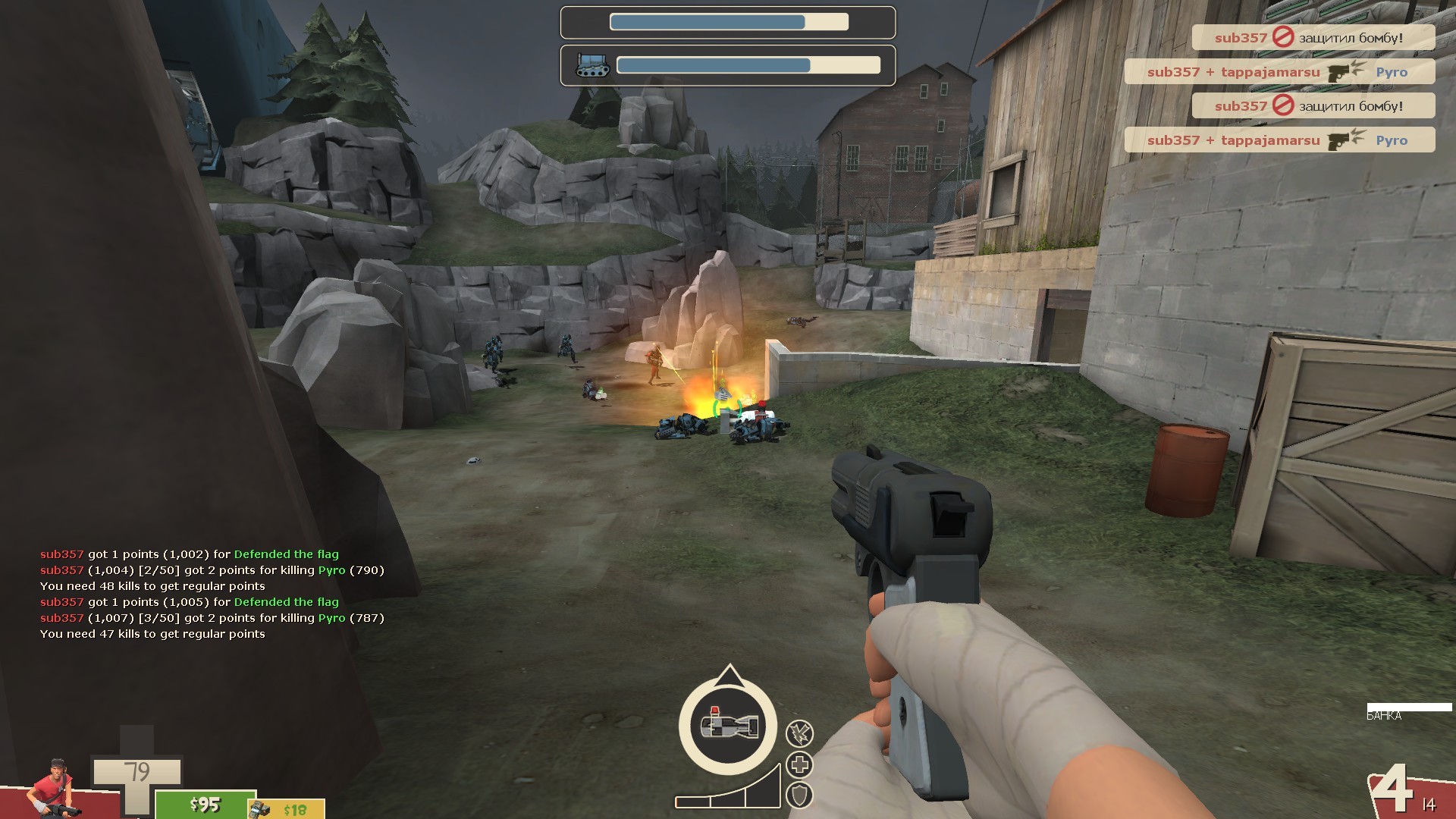Screen dimensions: 1456x819
Task: Select the tank health icon on top bar
Action: [591, 67]
